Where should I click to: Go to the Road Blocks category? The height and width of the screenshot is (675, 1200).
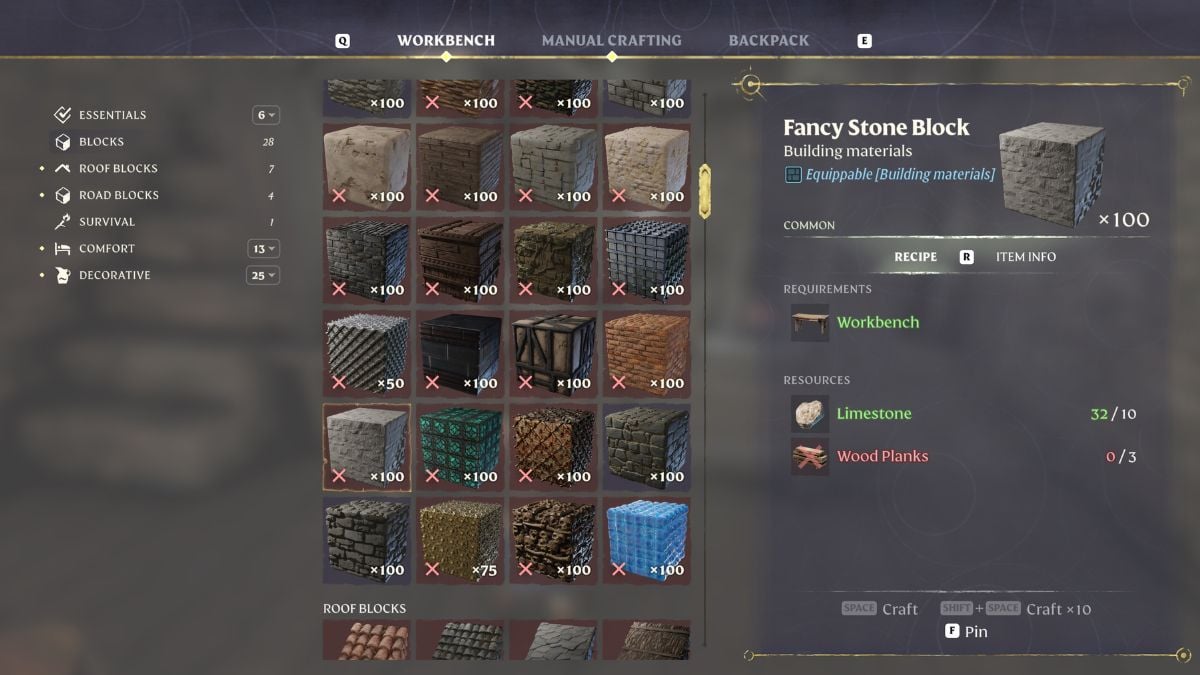pos(118,195)
